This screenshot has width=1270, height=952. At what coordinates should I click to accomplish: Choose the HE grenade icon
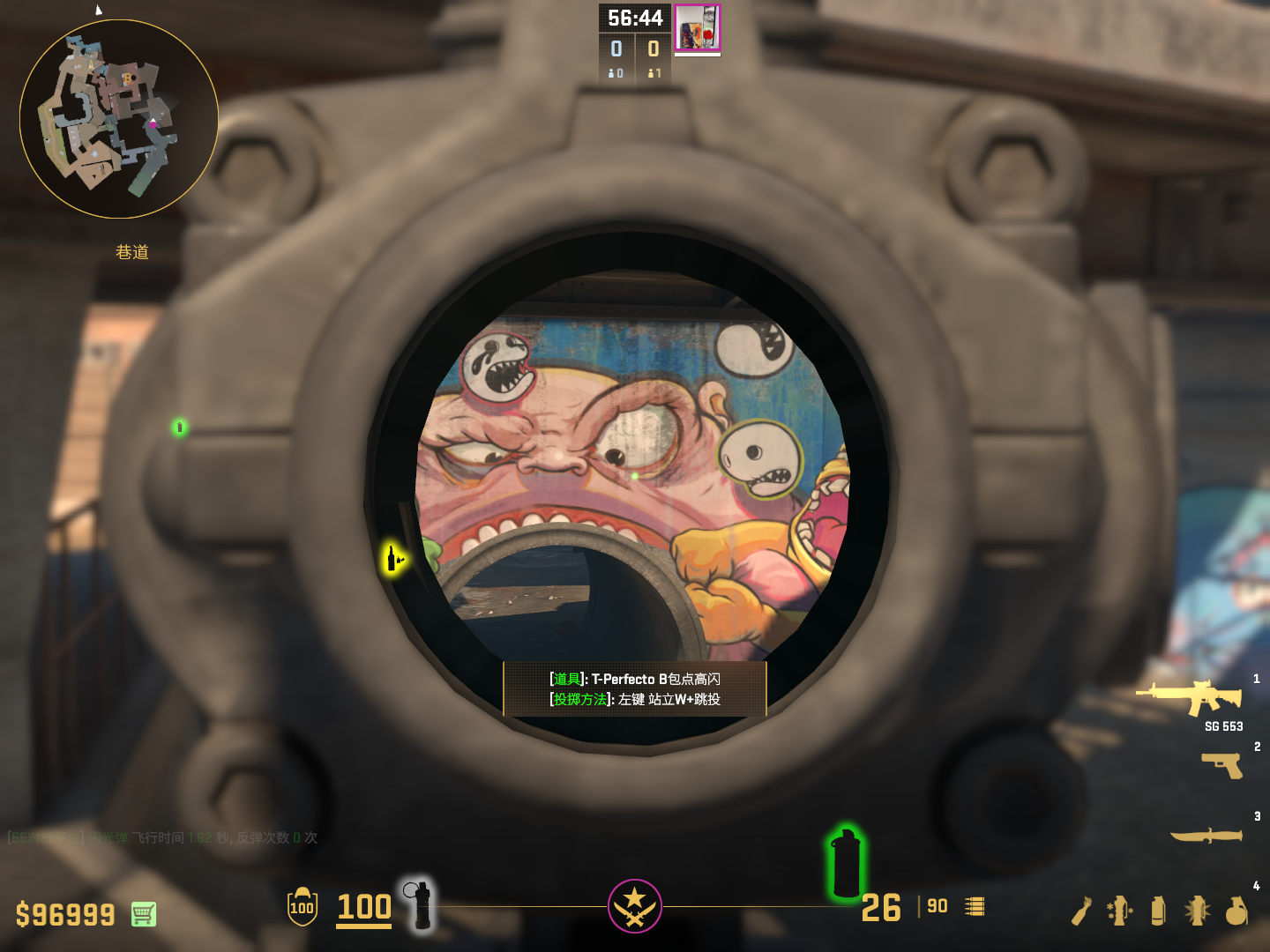tap(1236, 911)
